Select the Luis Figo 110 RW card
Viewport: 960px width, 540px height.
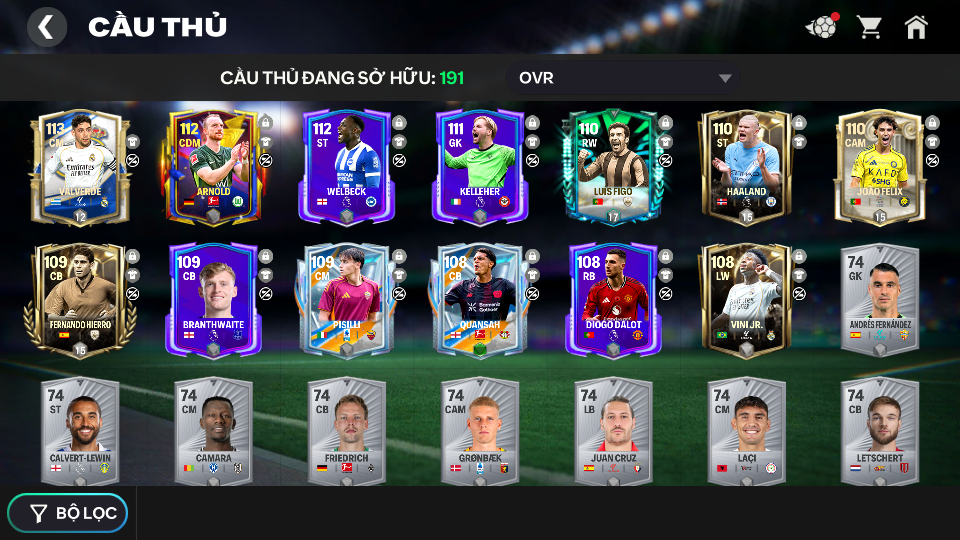pyautogui.click(x=613, y=165)
